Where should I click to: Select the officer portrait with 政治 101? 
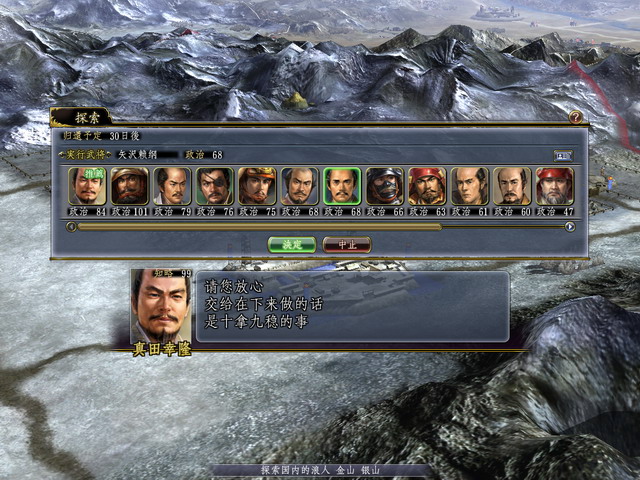tap(129, 186)
